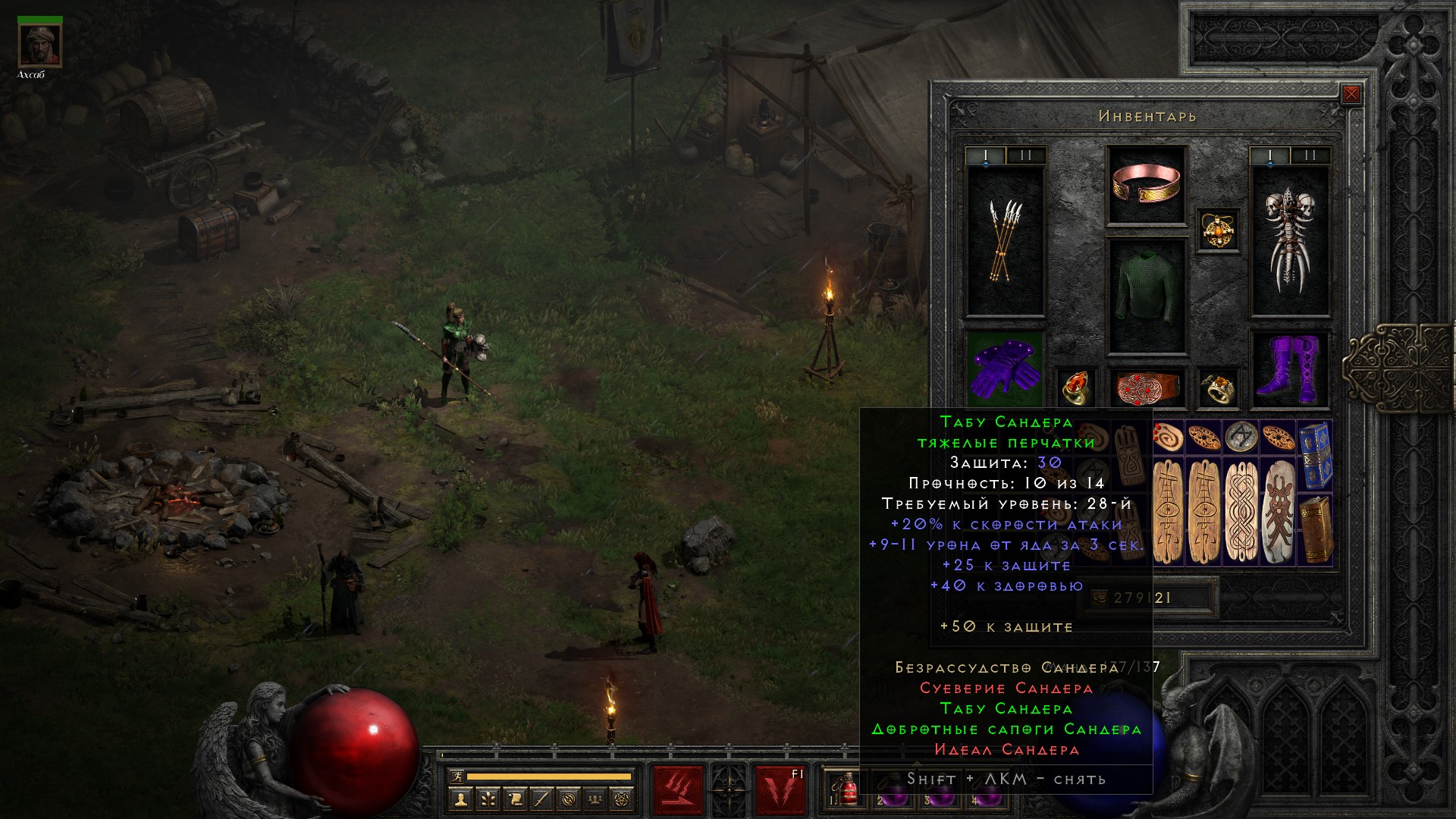Select the equipped copper circlet helm
1456x819 pixels.
[x=1147, y=184]
